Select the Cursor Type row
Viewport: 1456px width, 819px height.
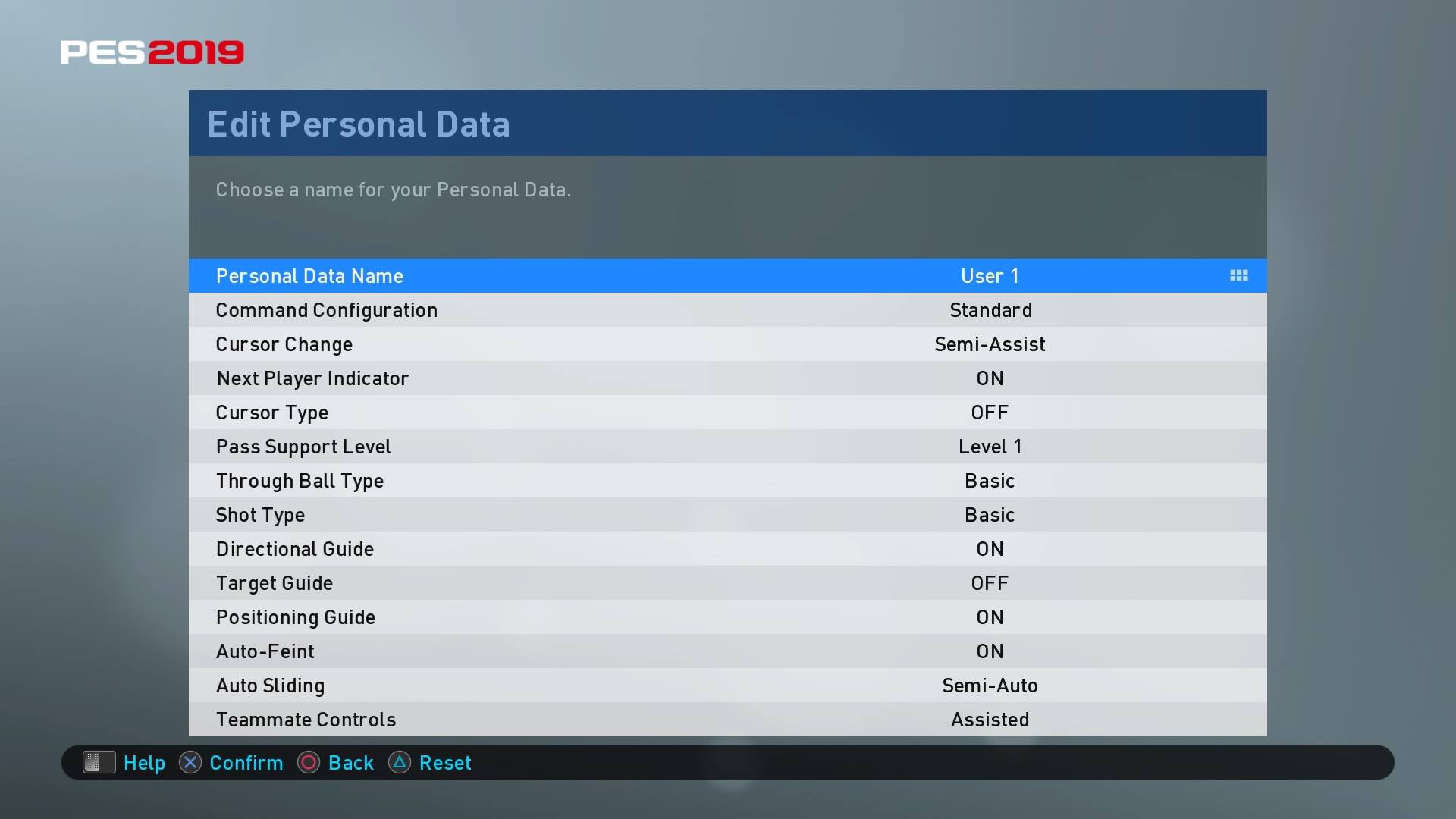(x=726, y=413)
